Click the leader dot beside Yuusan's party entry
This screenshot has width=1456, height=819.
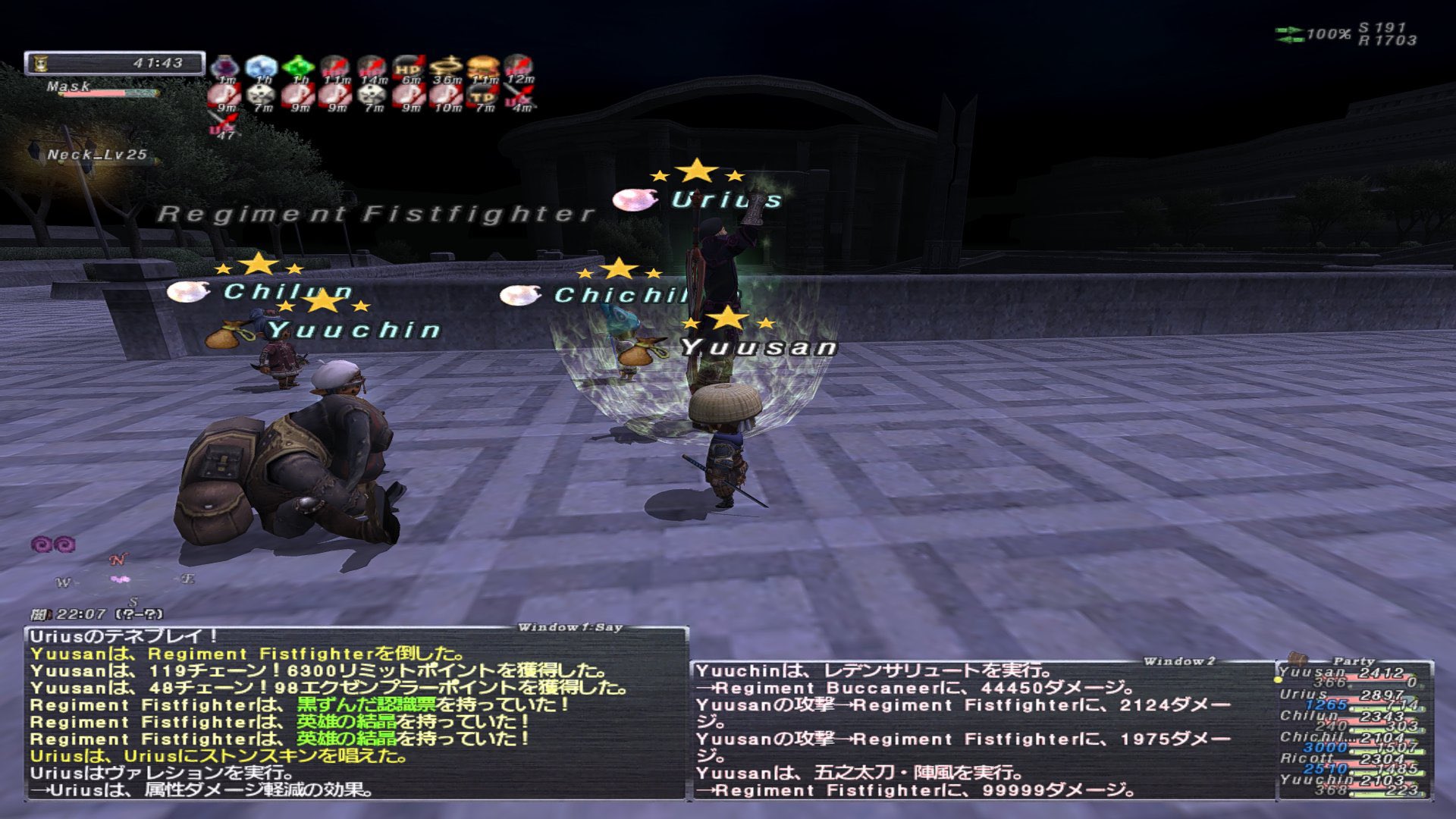(1278, 679)
